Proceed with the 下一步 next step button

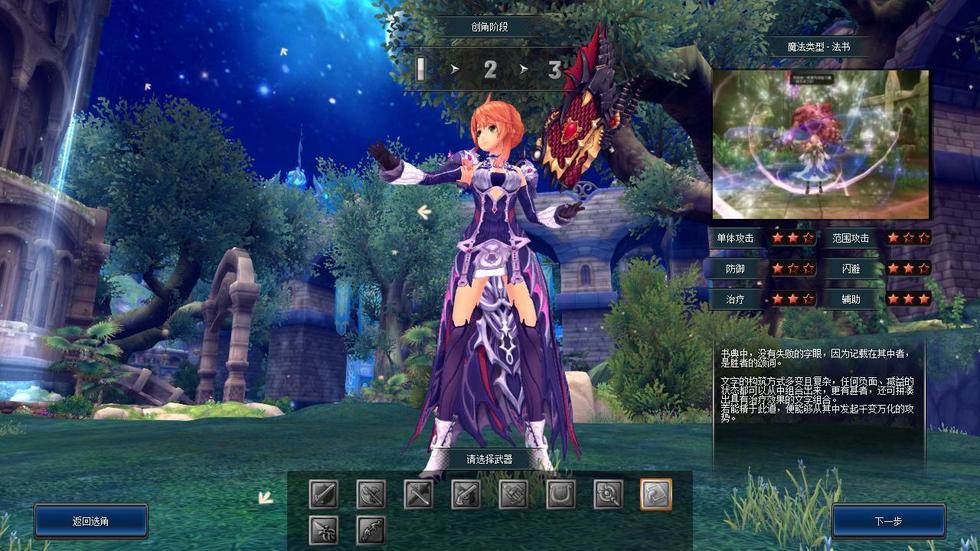point(888,521)
